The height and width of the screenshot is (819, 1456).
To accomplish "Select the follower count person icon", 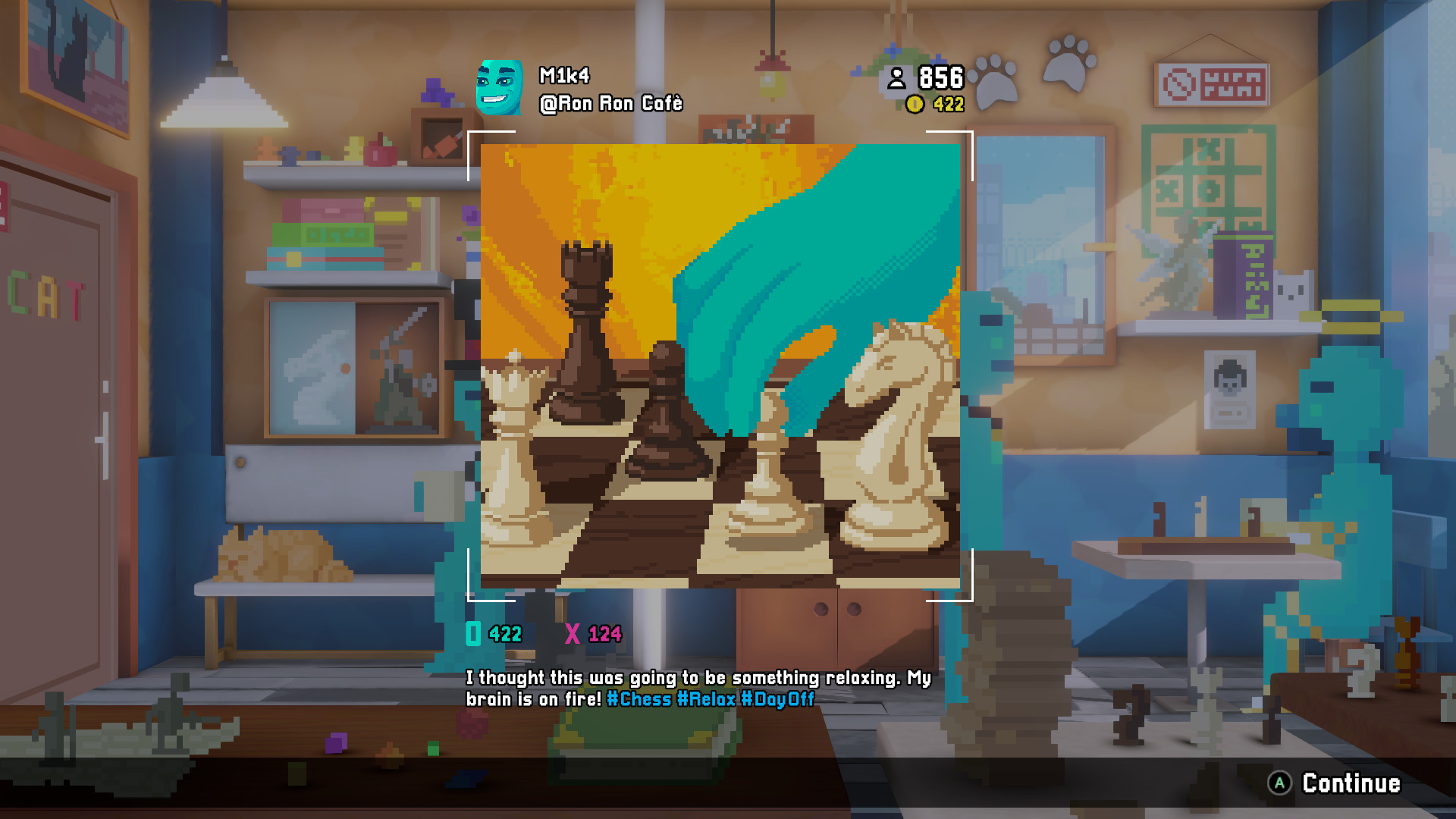I will (x=898, y=77).
